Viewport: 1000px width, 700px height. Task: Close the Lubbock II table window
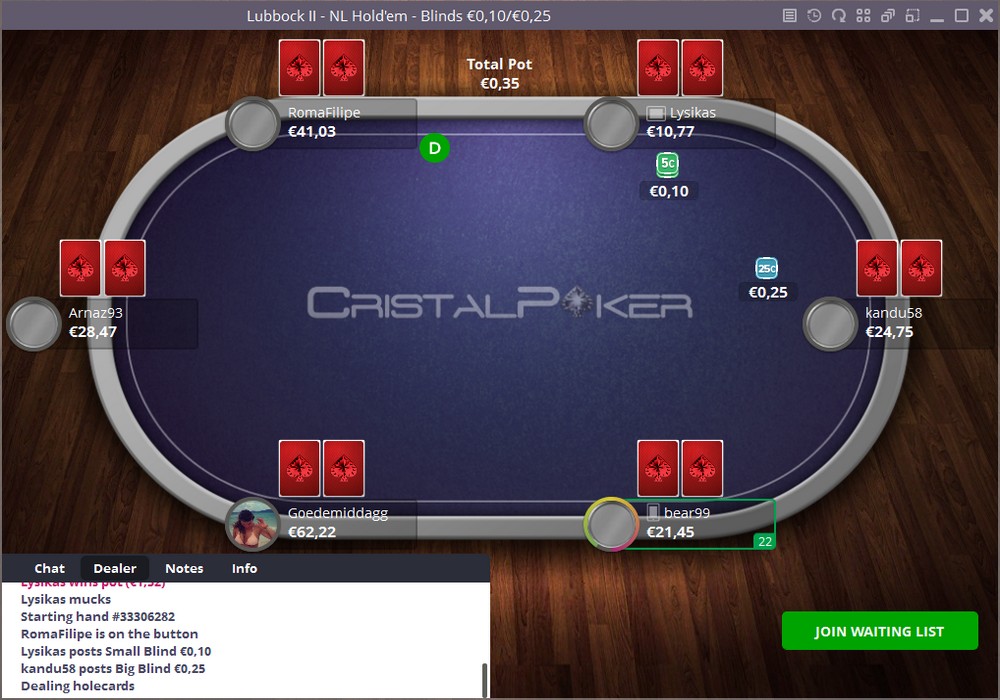pyautogui.click(x=985, y=15)
